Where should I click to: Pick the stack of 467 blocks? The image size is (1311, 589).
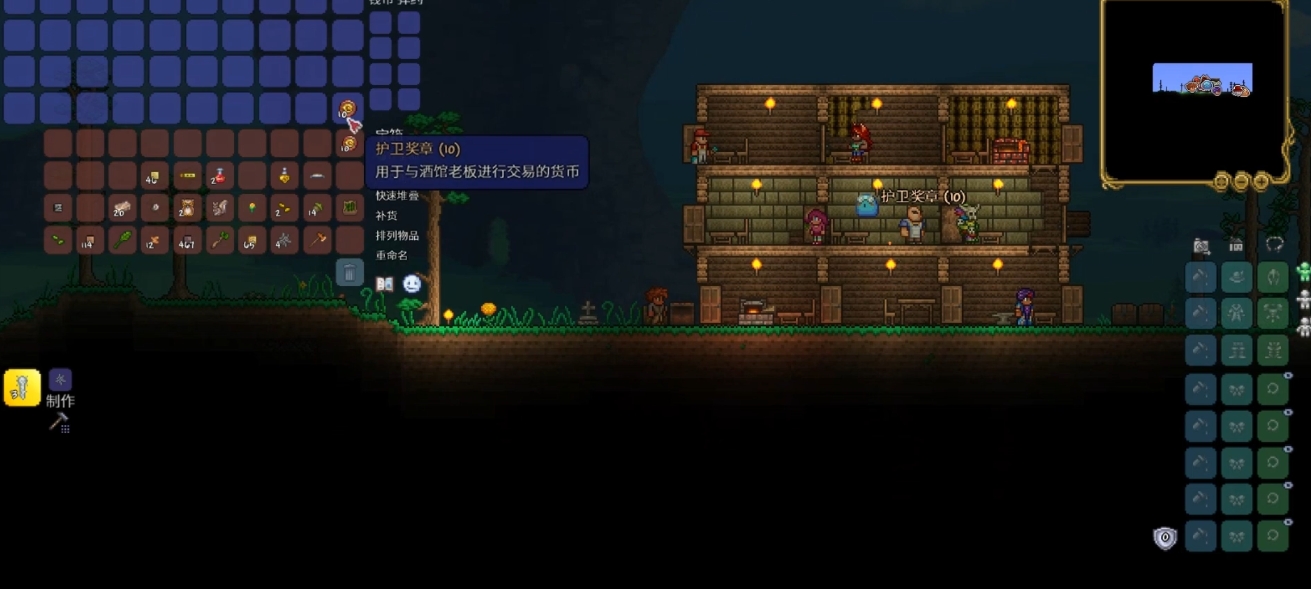[x=187, y=241]
